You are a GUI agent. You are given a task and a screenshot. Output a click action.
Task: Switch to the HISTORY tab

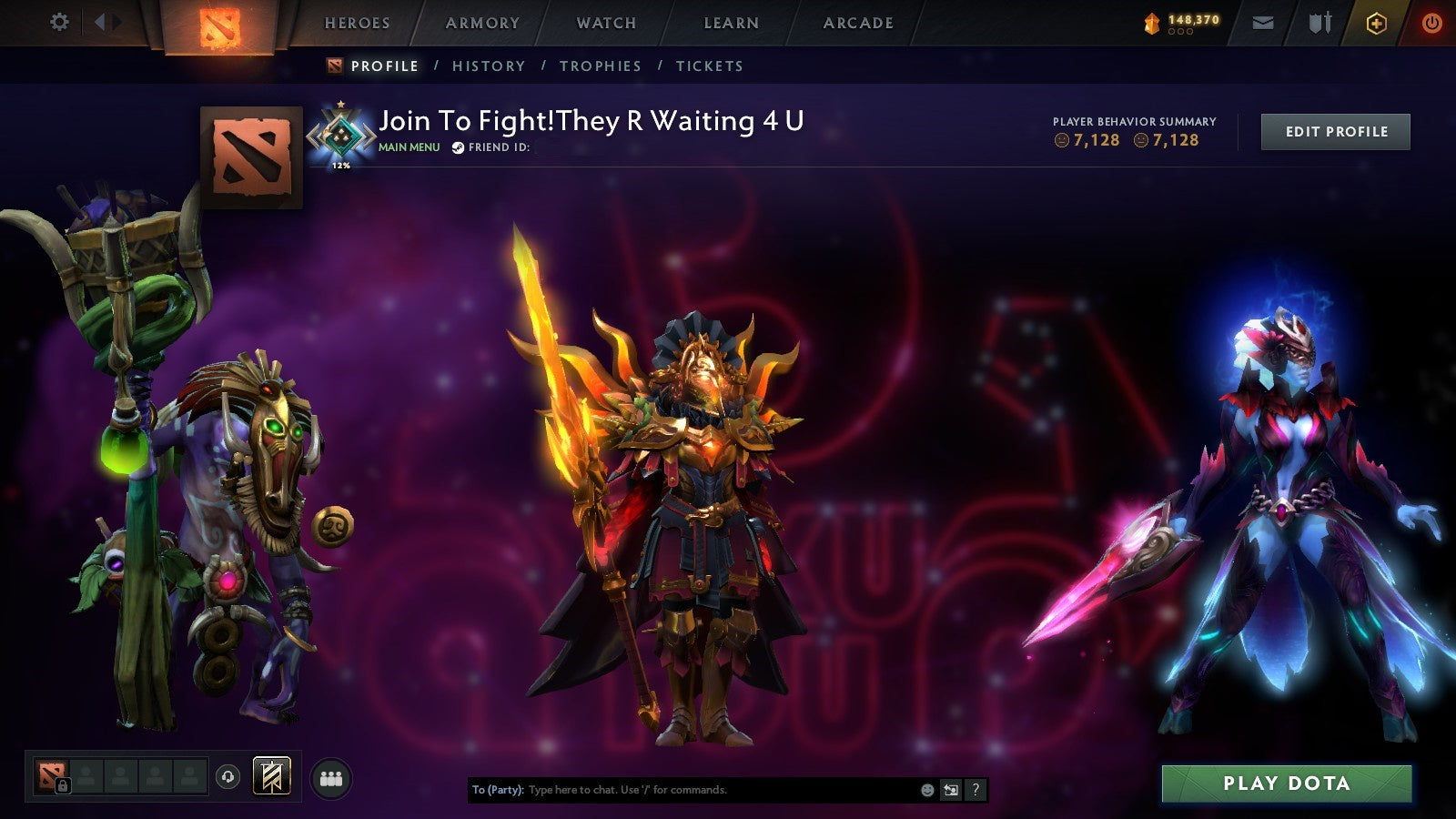[x=490, y=66]
